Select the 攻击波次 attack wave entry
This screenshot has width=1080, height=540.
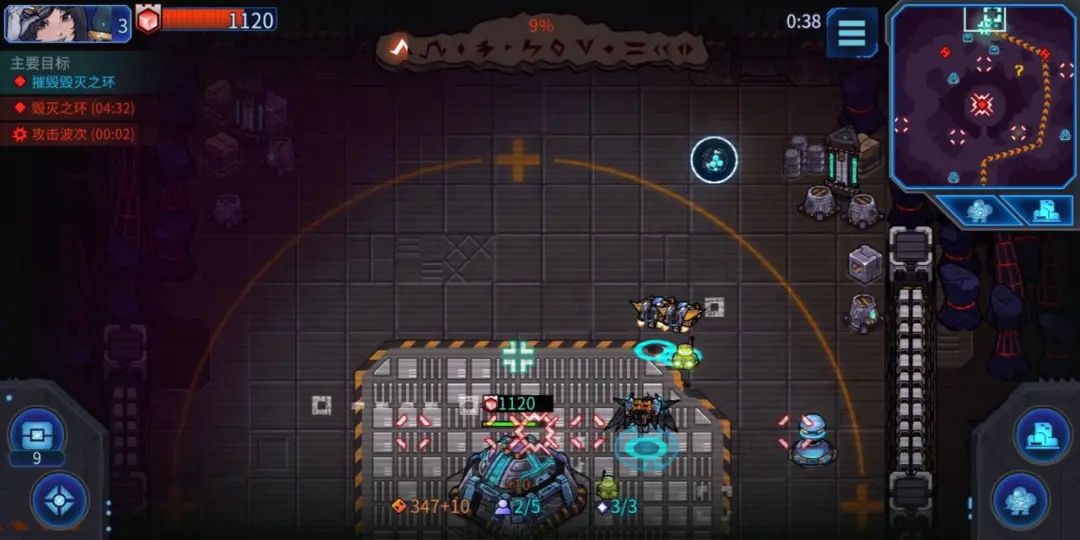click(80, 134)
